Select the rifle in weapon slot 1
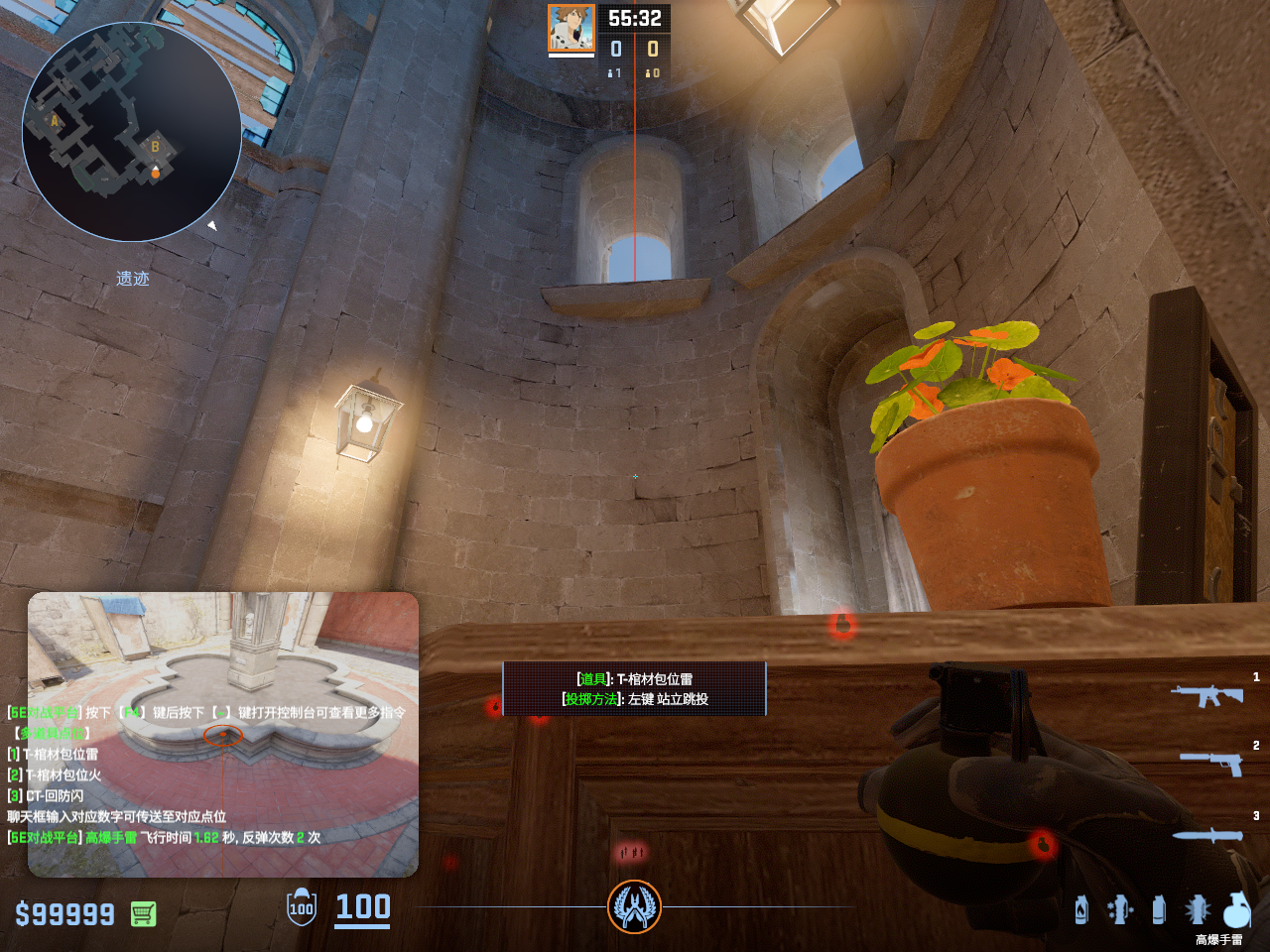Image resolution: width=1270 pixels, height=952 pixels. [x=1206, y=695]
